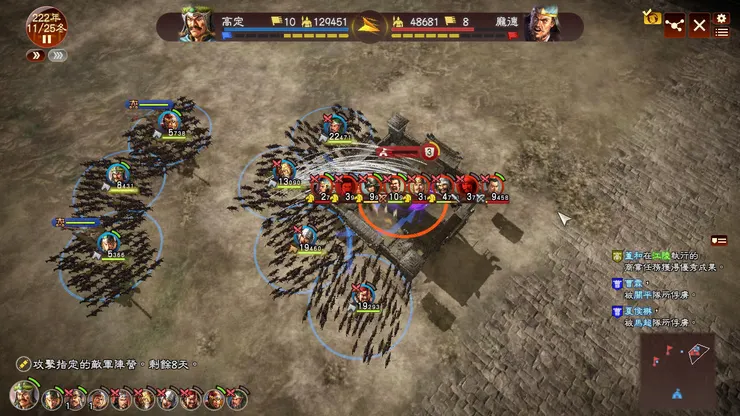This screenshot has width=740, height=416.
Task: Open the connected-nodes formation button
Action: click(675, 25)
